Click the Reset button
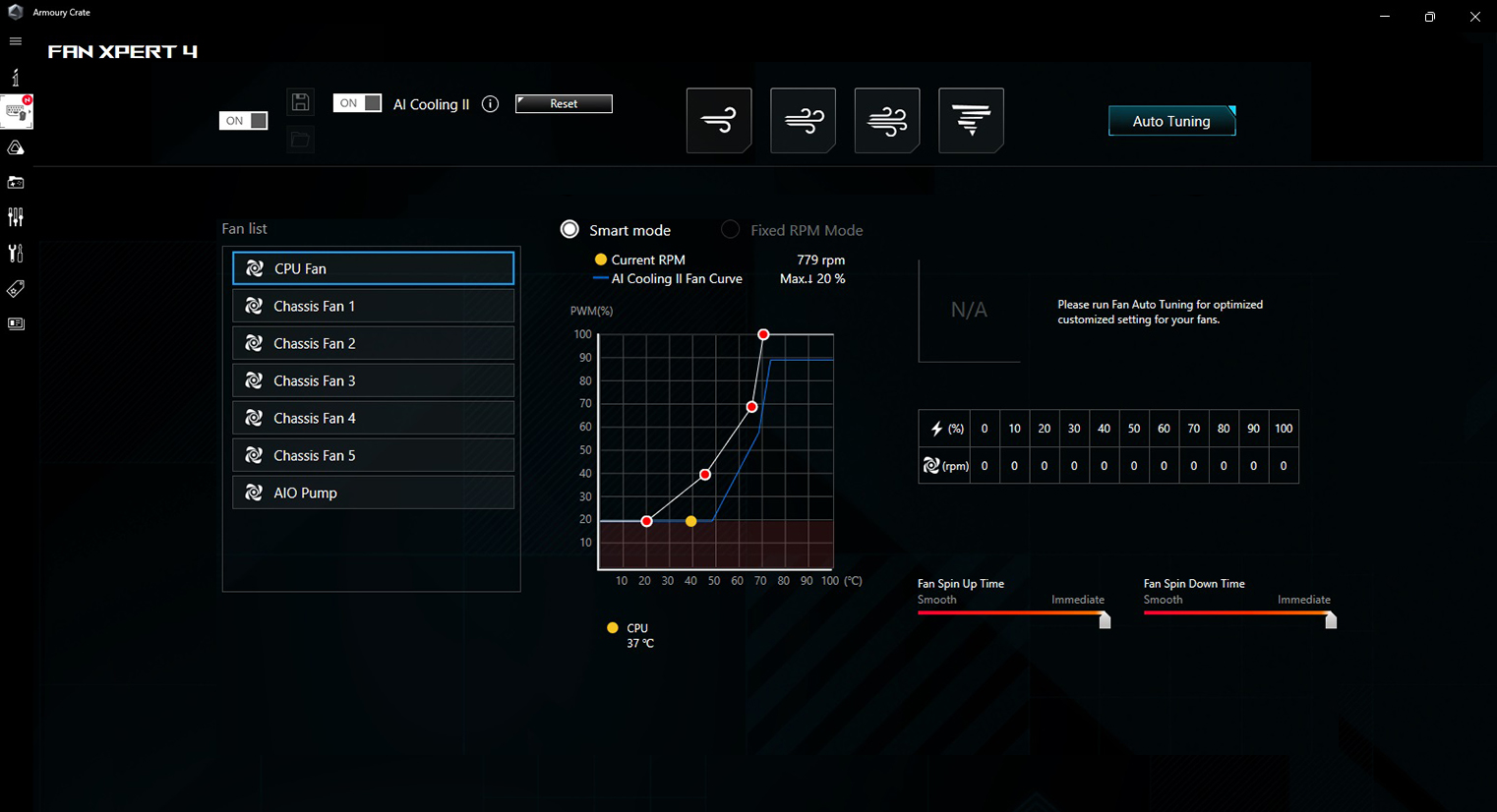Image resolution: width=1497 pixels, height=812 pixels. (564, 104)
